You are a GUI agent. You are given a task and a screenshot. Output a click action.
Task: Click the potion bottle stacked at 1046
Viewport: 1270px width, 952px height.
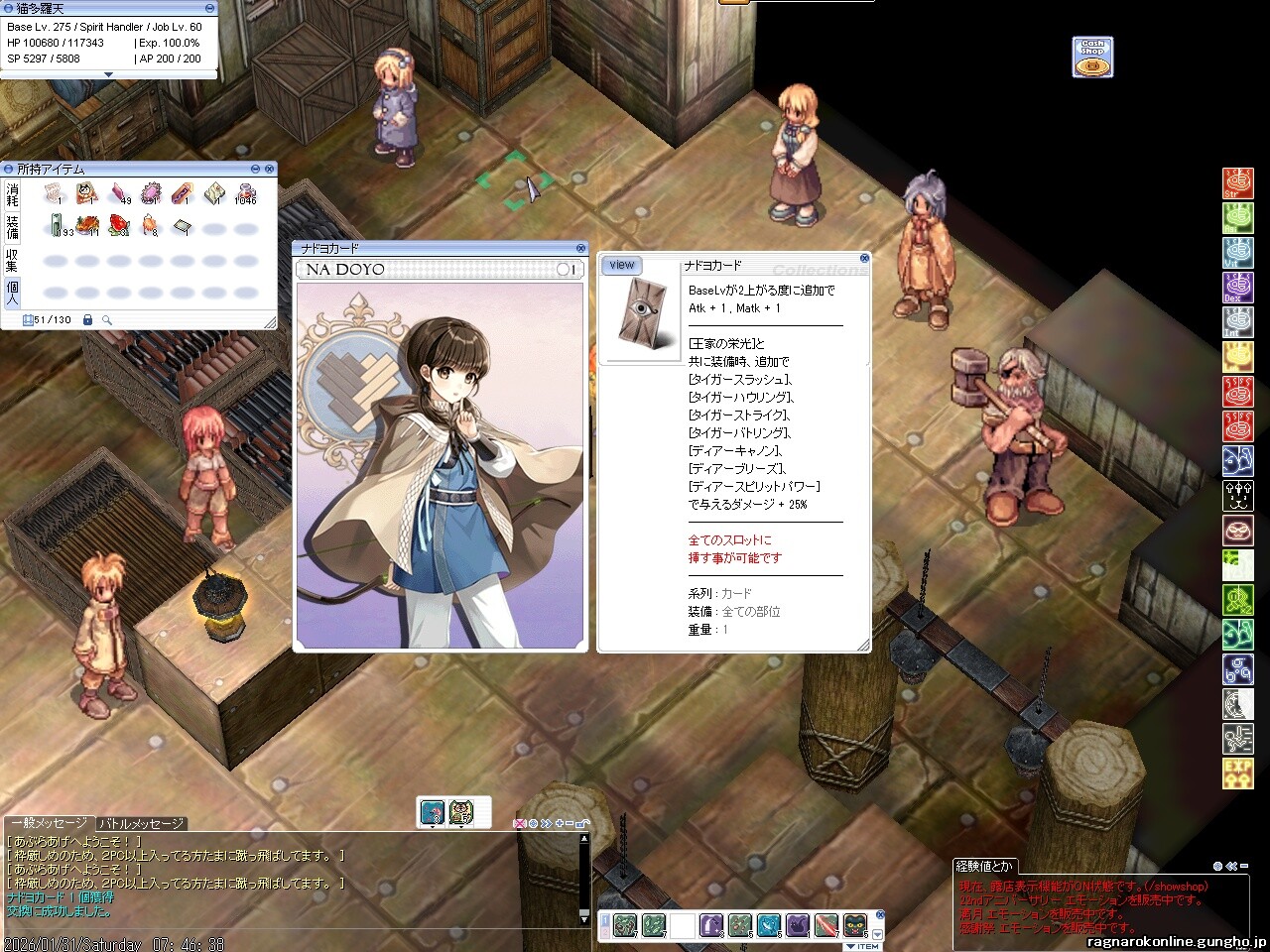(x=245, y=193)
